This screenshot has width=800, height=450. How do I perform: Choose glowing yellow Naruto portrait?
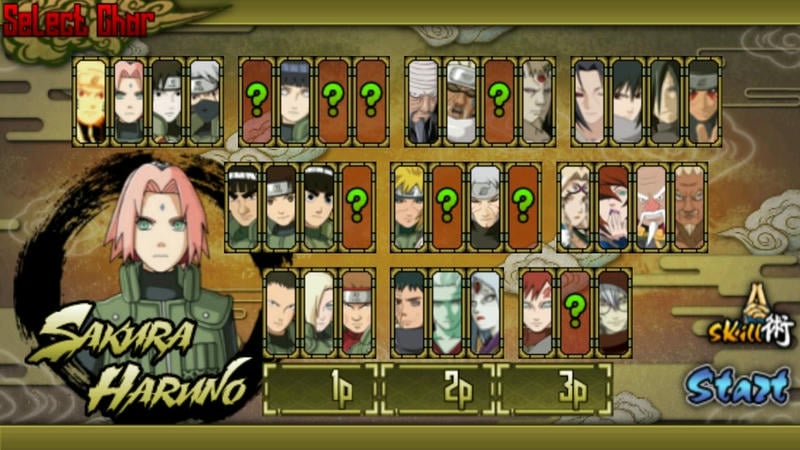click(x=91, y=102)
